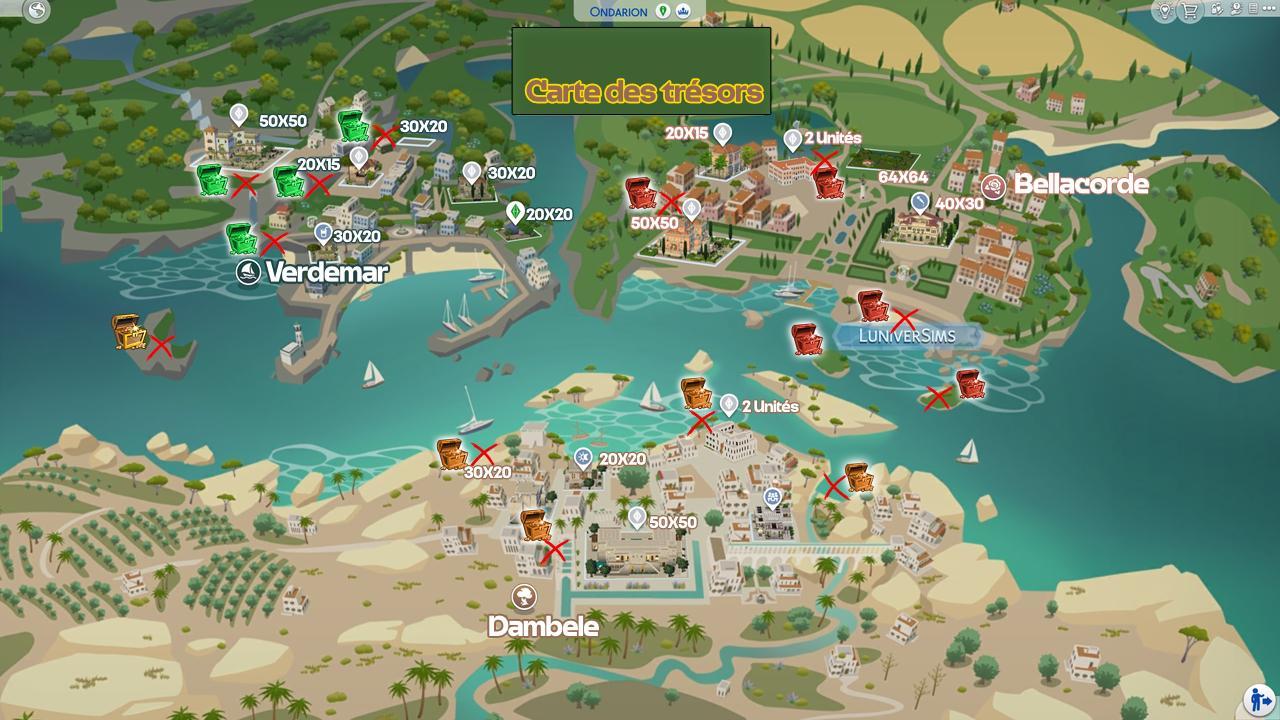Open the three-dots options menu
Viewport: 1280px width, 720px height.
[1267, 10]
